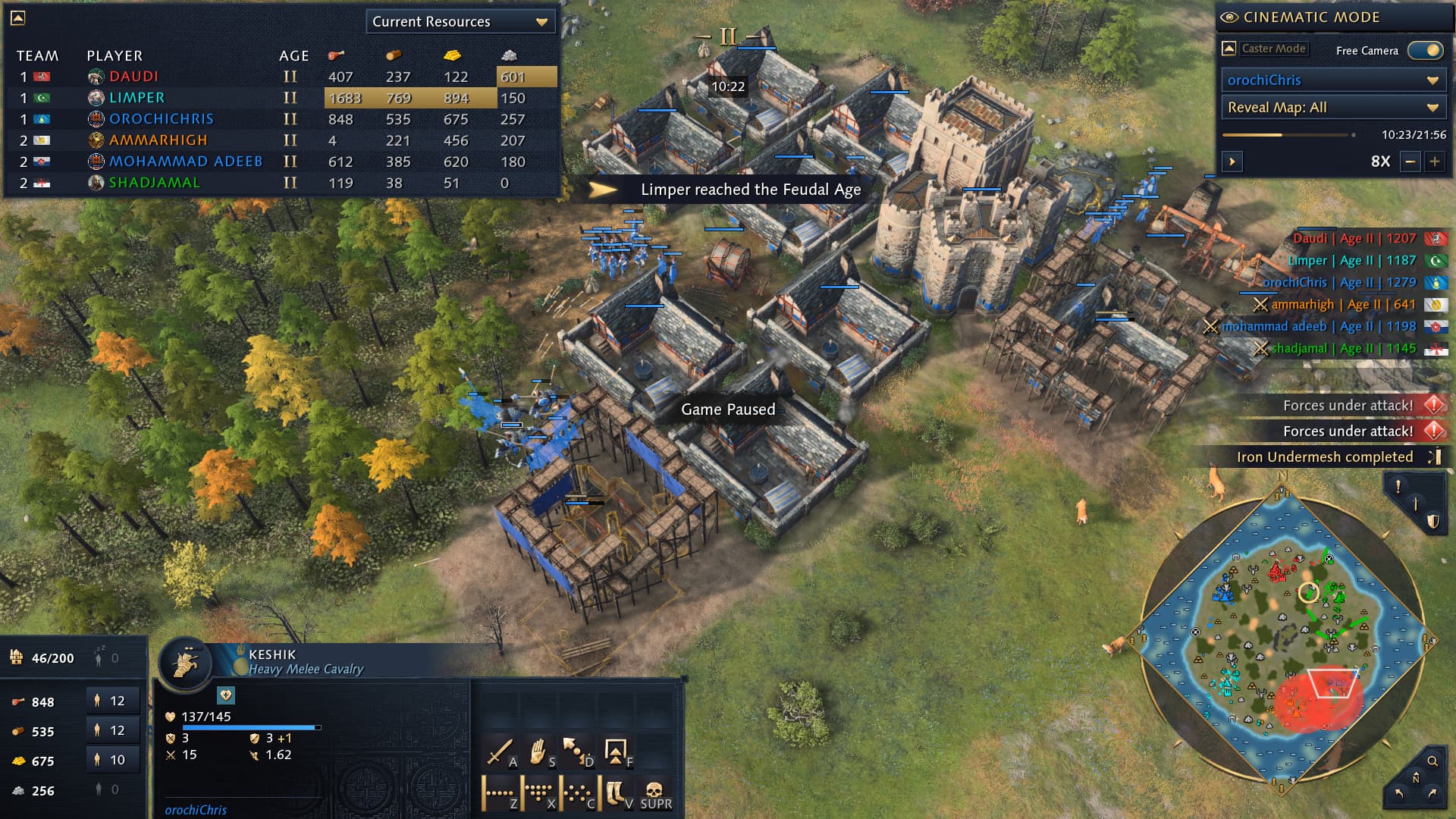
Task: Decrease replay speed with minus button
Action: point(1410,162)
